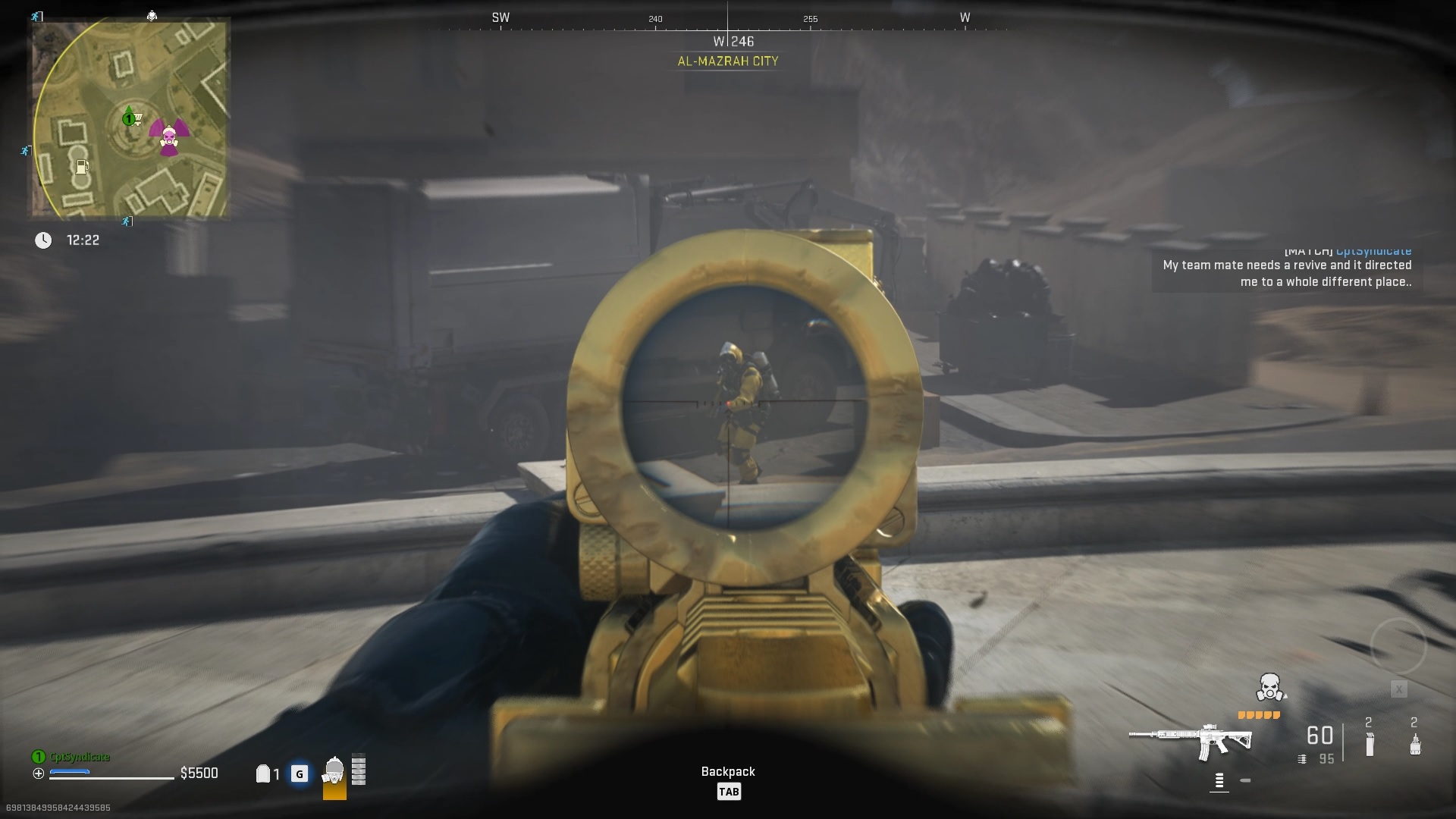Screen dimensions: 1456x819
Task: Click the radiation zone marker on the minimap
Action: tap(168, 138)
